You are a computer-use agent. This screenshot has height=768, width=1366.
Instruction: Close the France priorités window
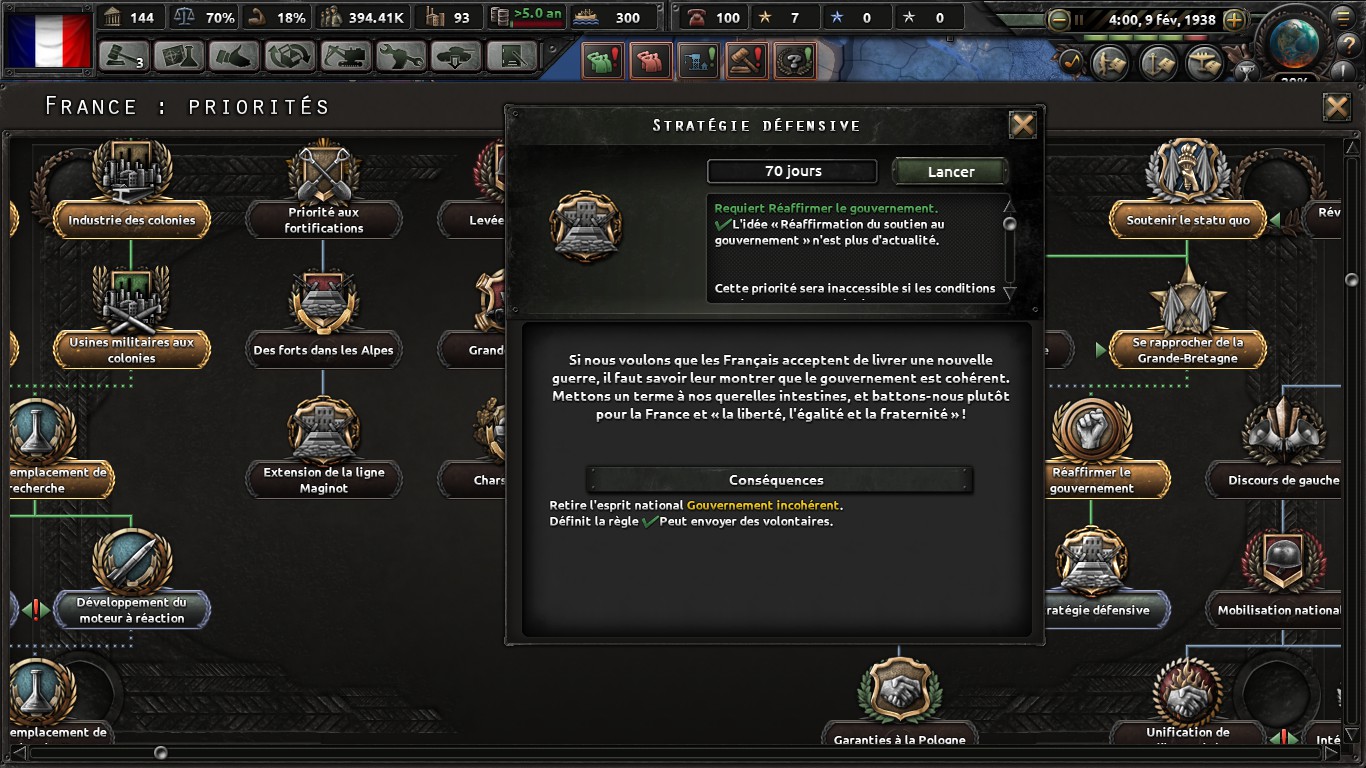pos(1336,107)
